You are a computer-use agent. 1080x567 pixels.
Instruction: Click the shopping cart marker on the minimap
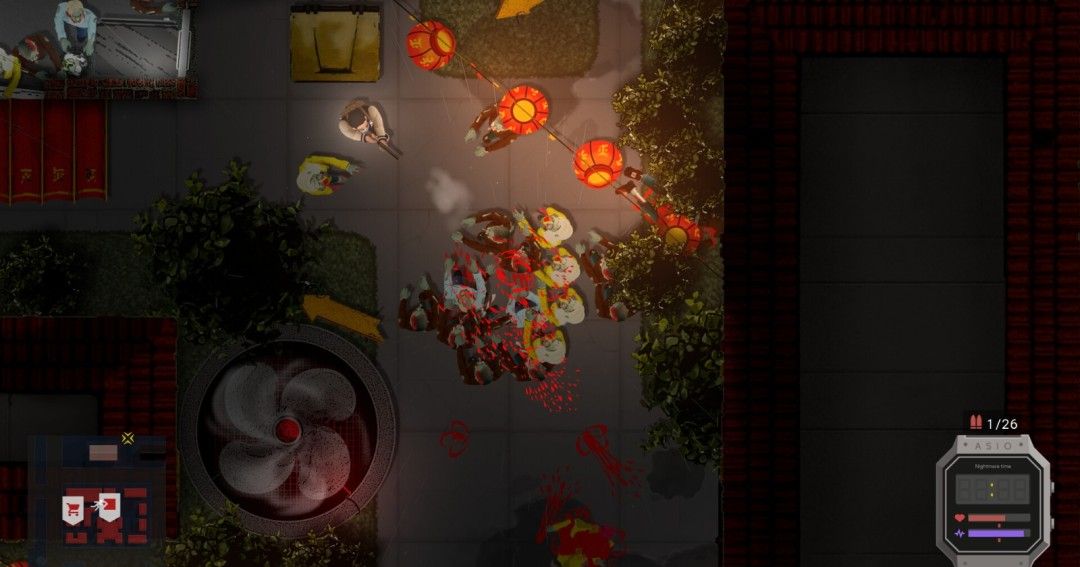click(73, 508)
